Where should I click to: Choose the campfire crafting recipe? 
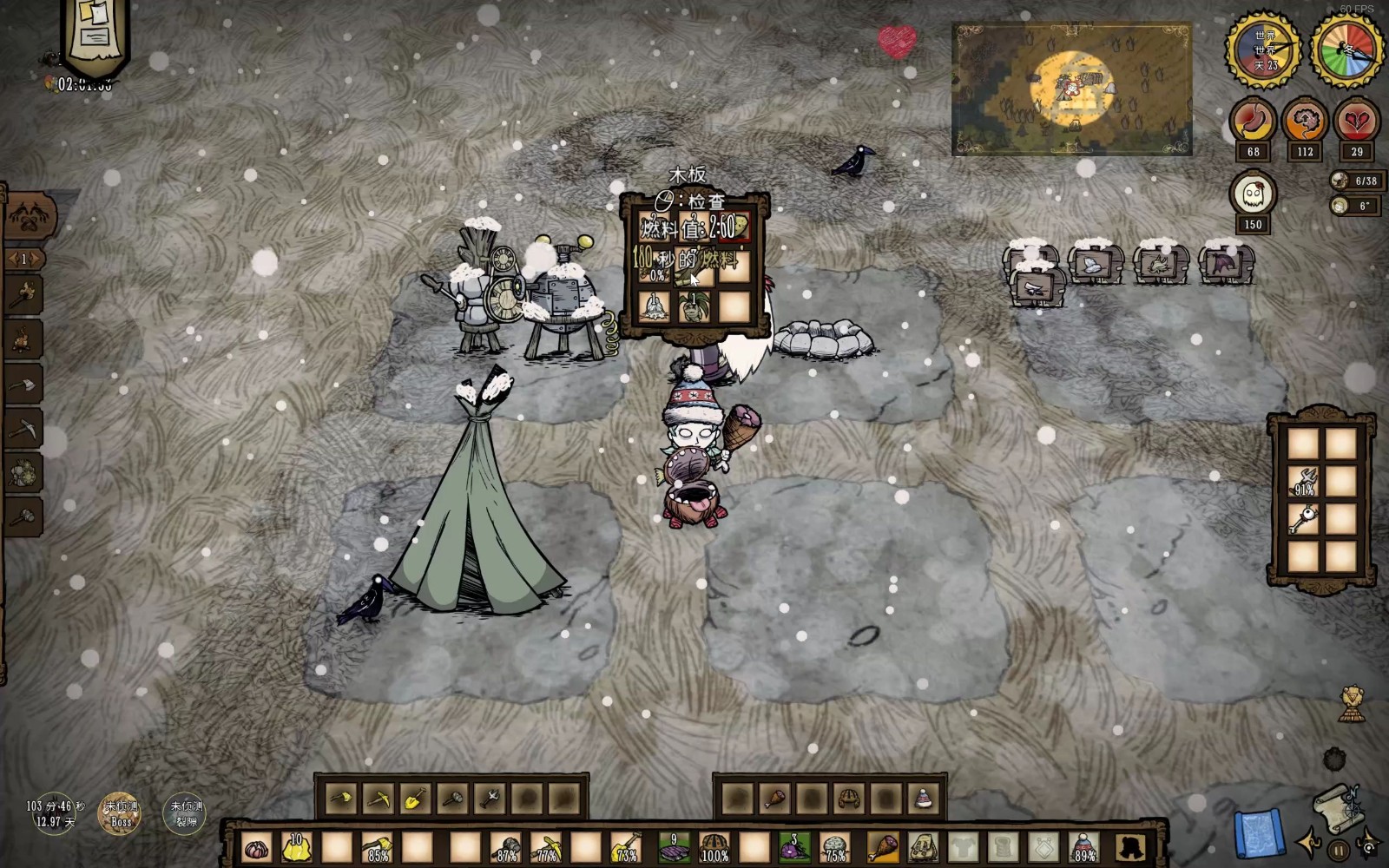24,339
